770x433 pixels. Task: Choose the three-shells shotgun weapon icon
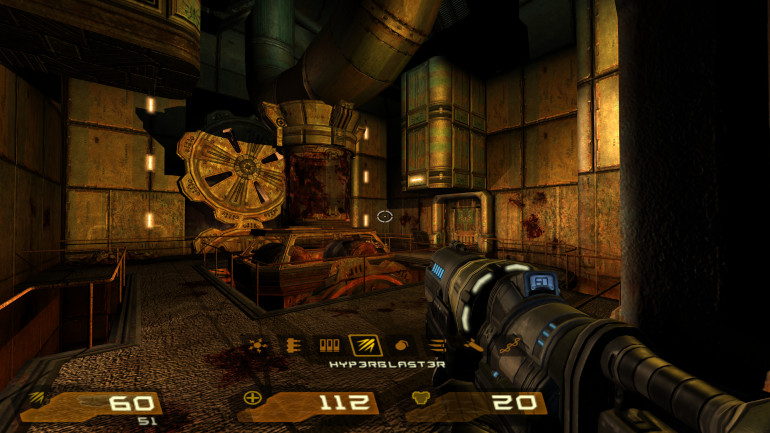pyautogui.click(x=328, y=346)
